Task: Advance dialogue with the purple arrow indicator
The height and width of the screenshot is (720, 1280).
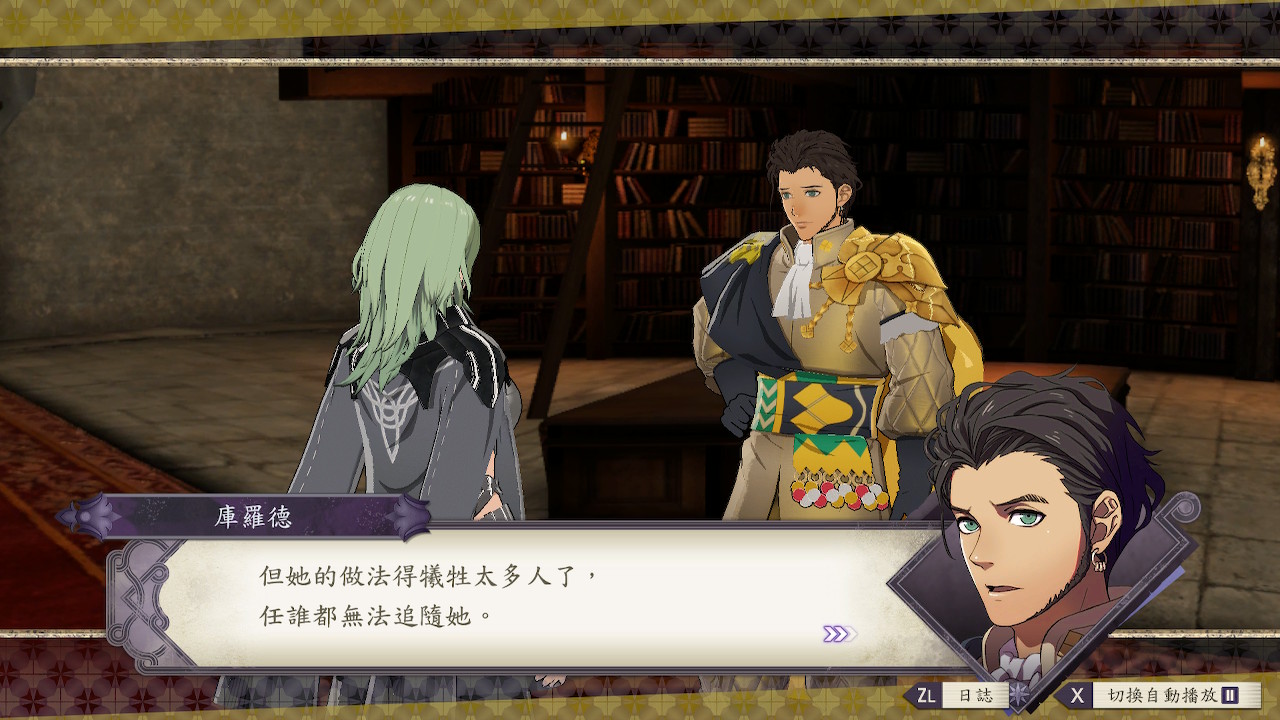Action: click(836, 633)
